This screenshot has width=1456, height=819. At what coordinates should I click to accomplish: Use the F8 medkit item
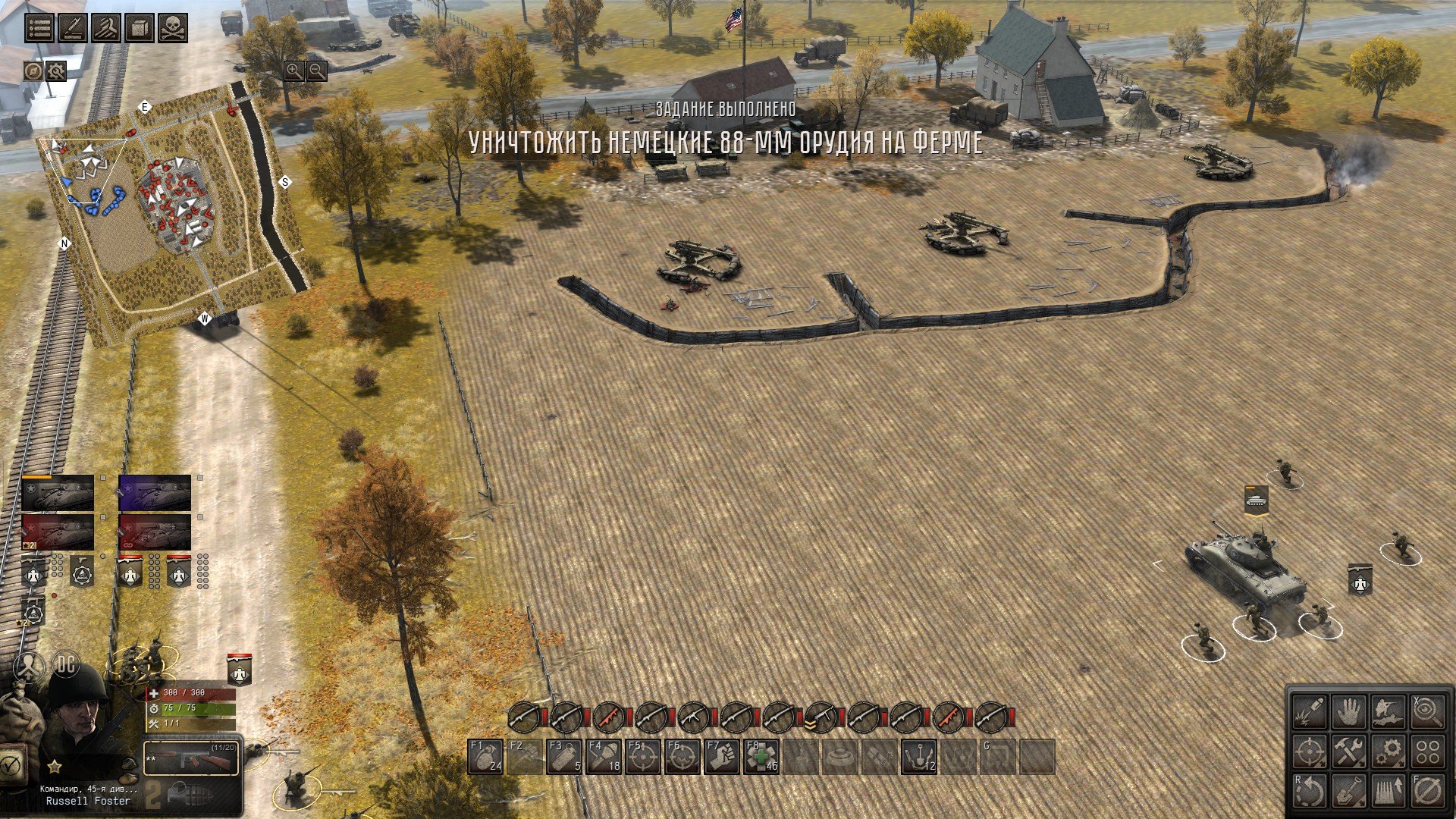[761, 756]
